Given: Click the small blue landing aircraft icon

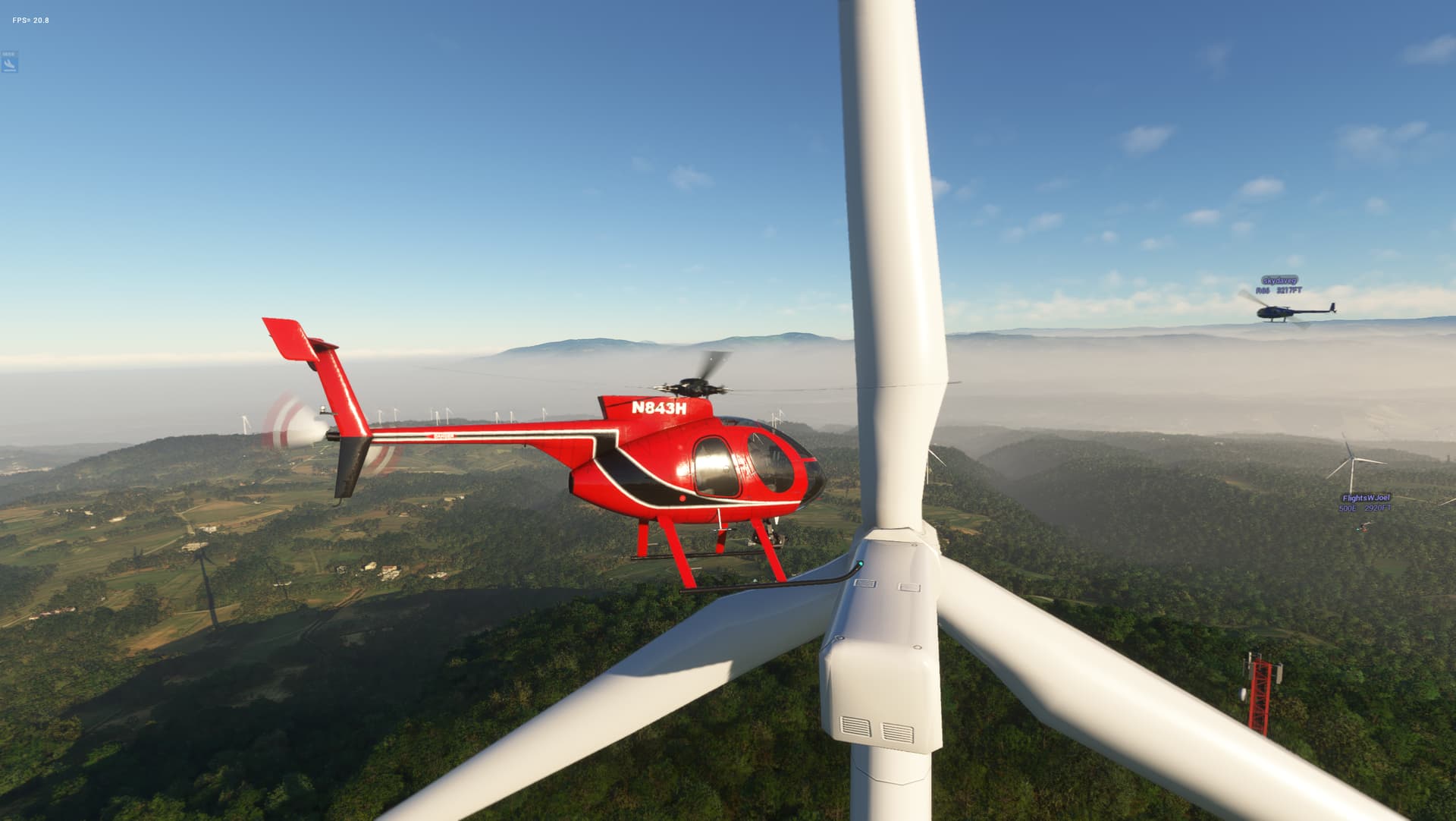Looking at the screenshot, I should click(10, 64).
